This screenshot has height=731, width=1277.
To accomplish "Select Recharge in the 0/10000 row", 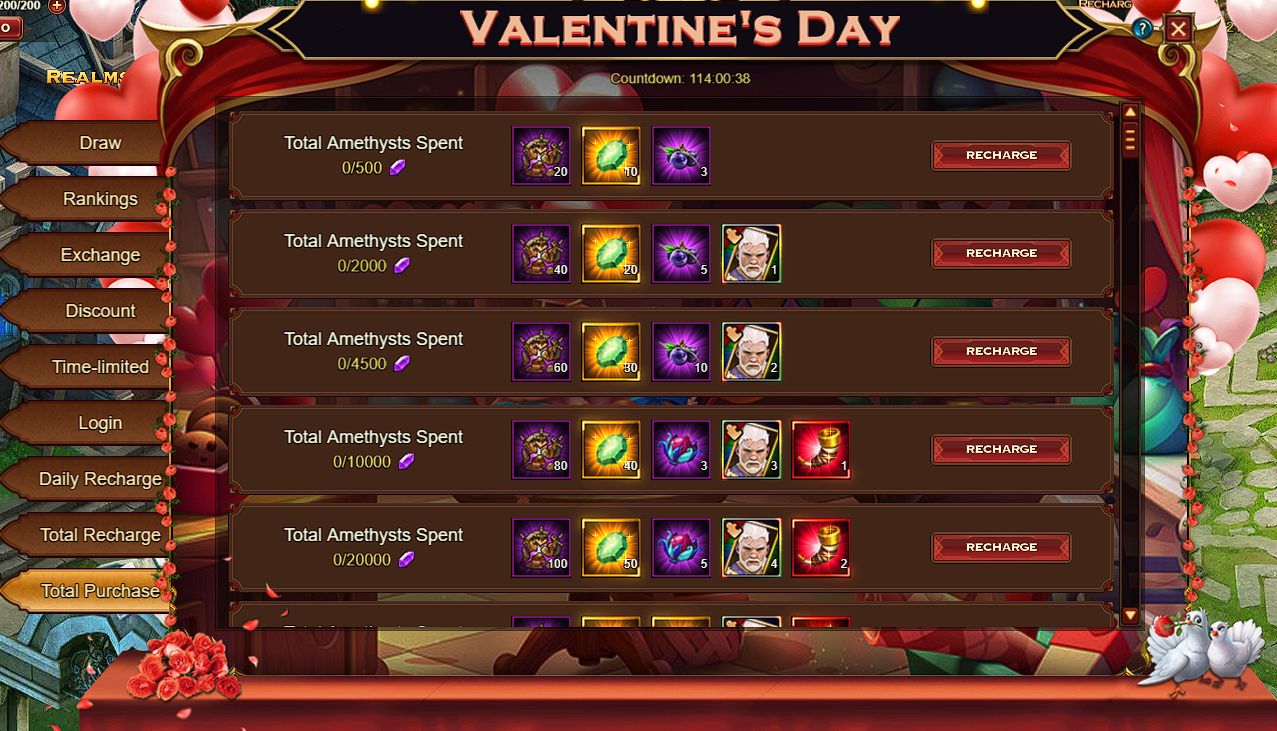I will (1001, 449).
